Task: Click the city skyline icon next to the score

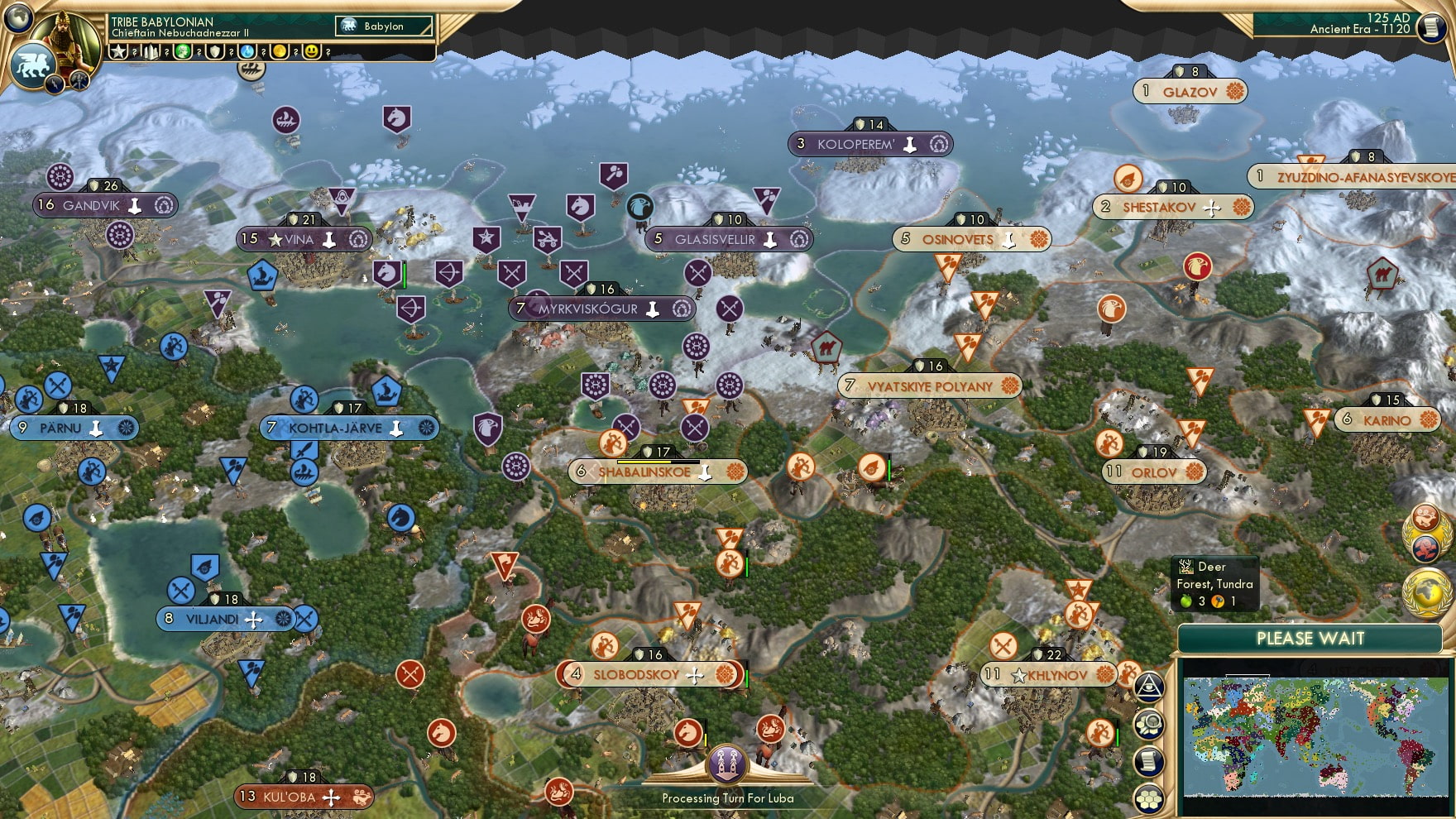Action: pyautogui.click(x=151, y=52)
